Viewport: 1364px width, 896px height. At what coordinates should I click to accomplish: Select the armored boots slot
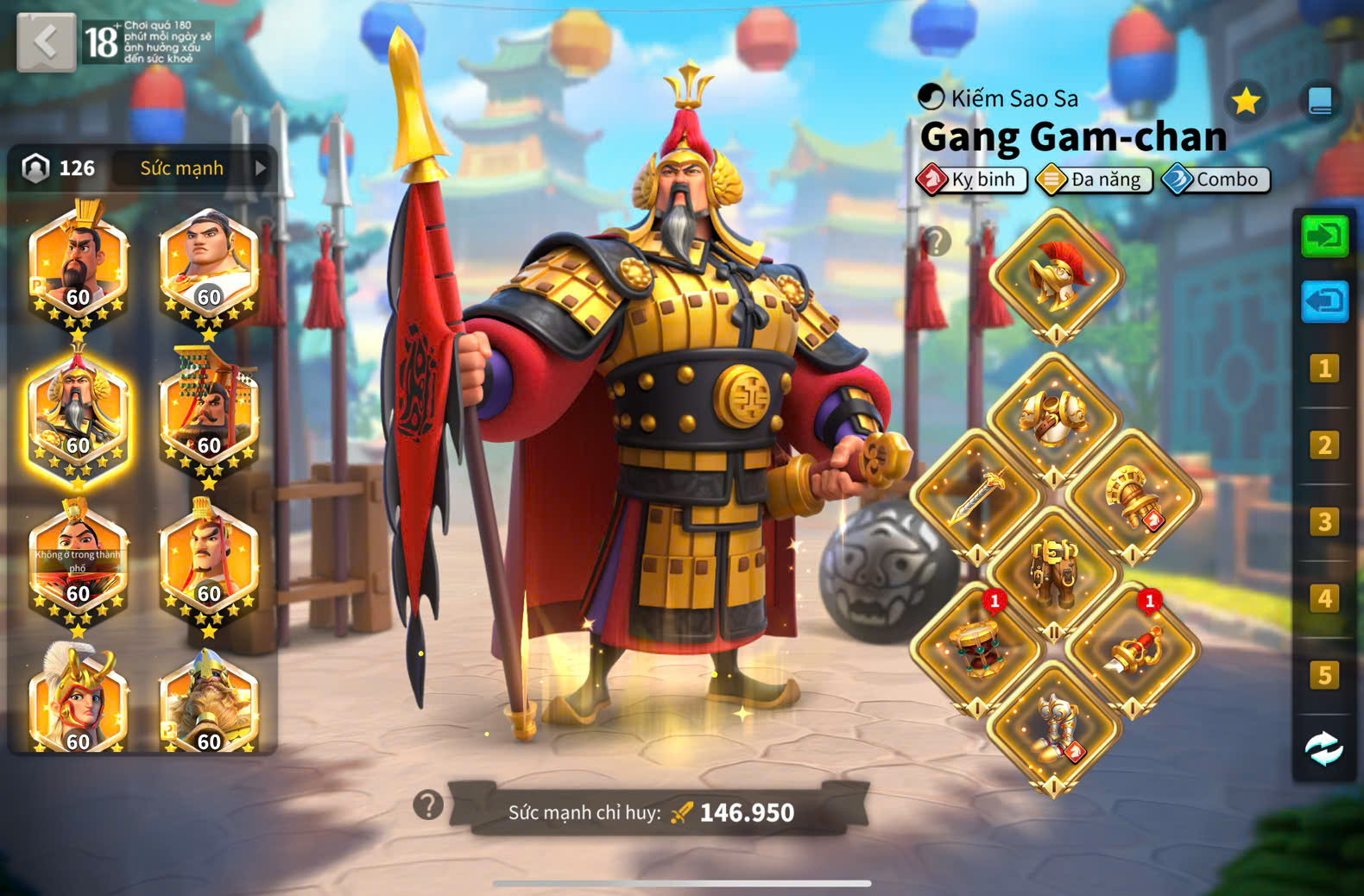click(1054, 727)
